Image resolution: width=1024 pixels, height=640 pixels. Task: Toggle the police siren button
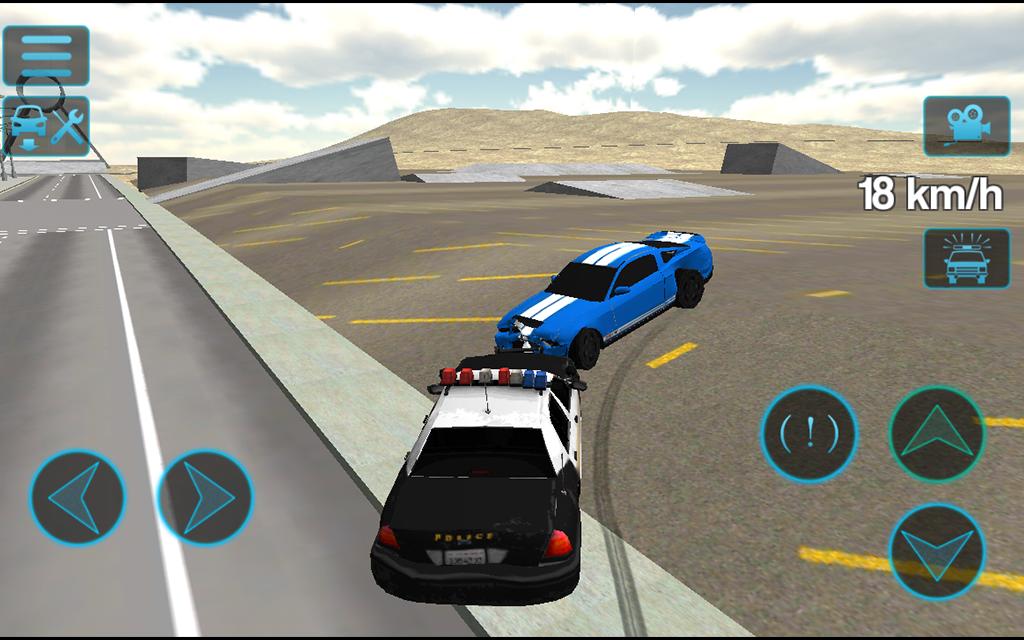pos(966,257)
